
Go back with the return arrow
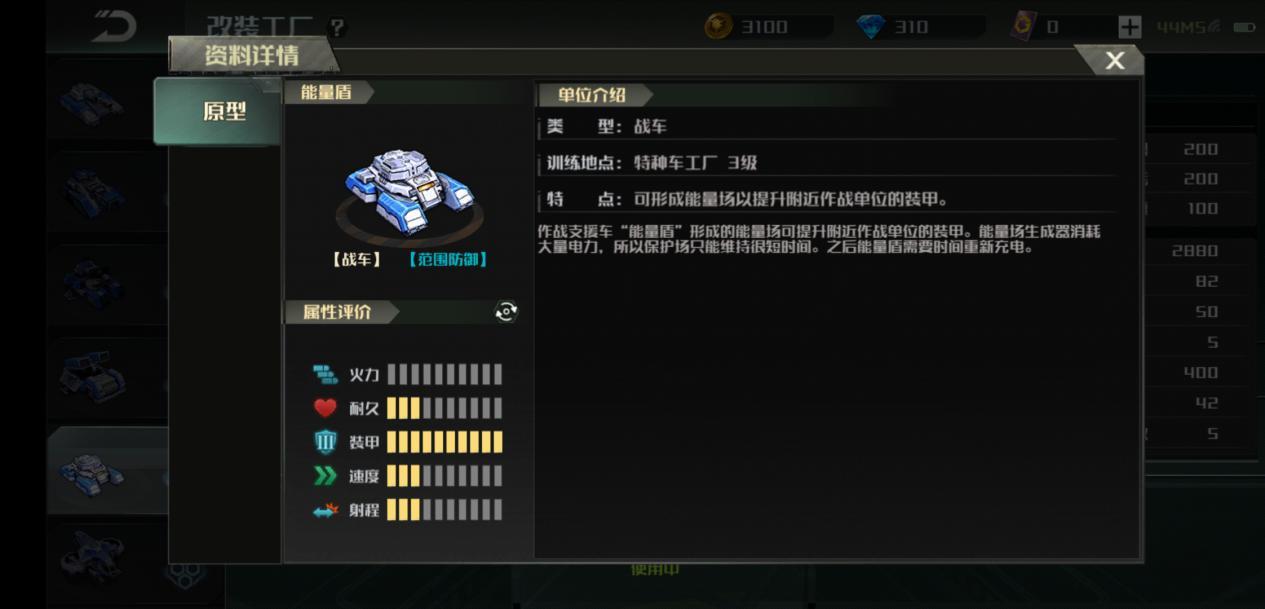point(114,27)
